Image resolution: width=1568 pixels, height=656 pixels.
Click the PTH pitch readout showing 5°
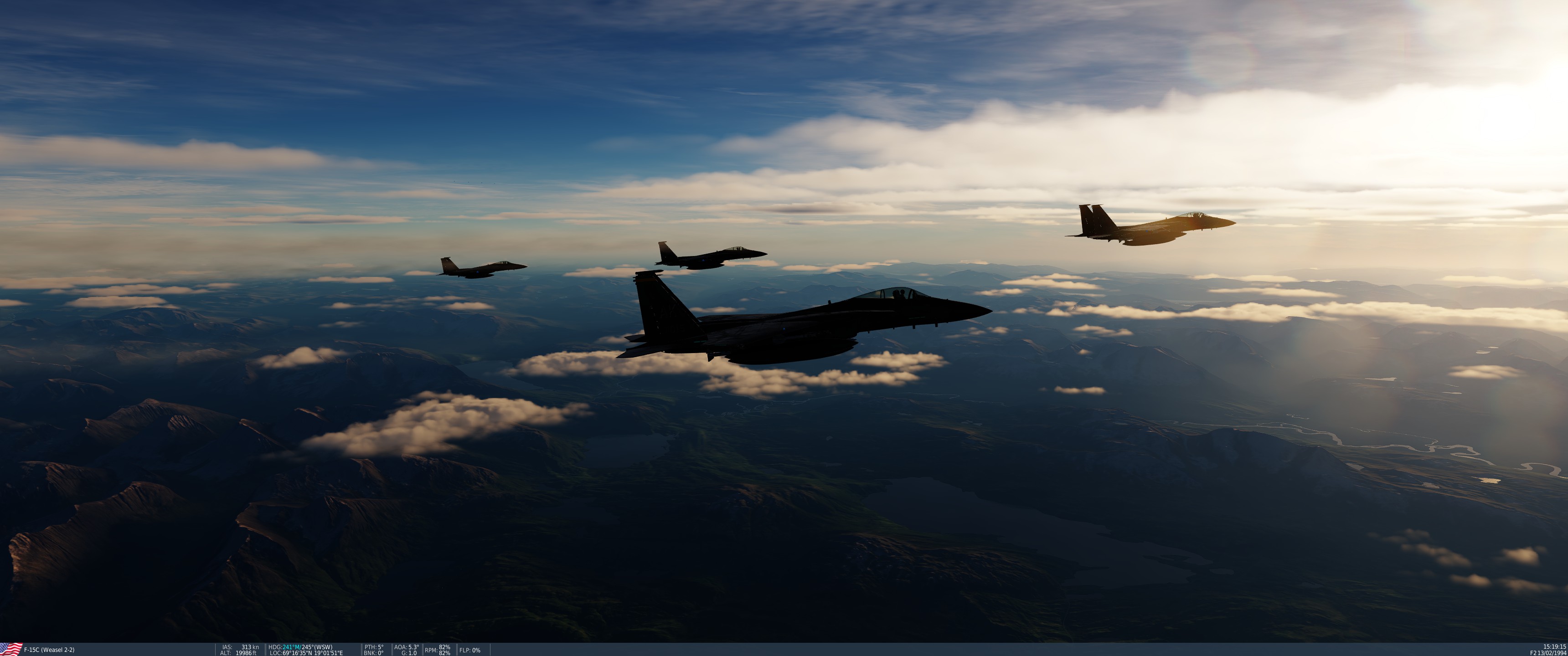coord(376,647)
